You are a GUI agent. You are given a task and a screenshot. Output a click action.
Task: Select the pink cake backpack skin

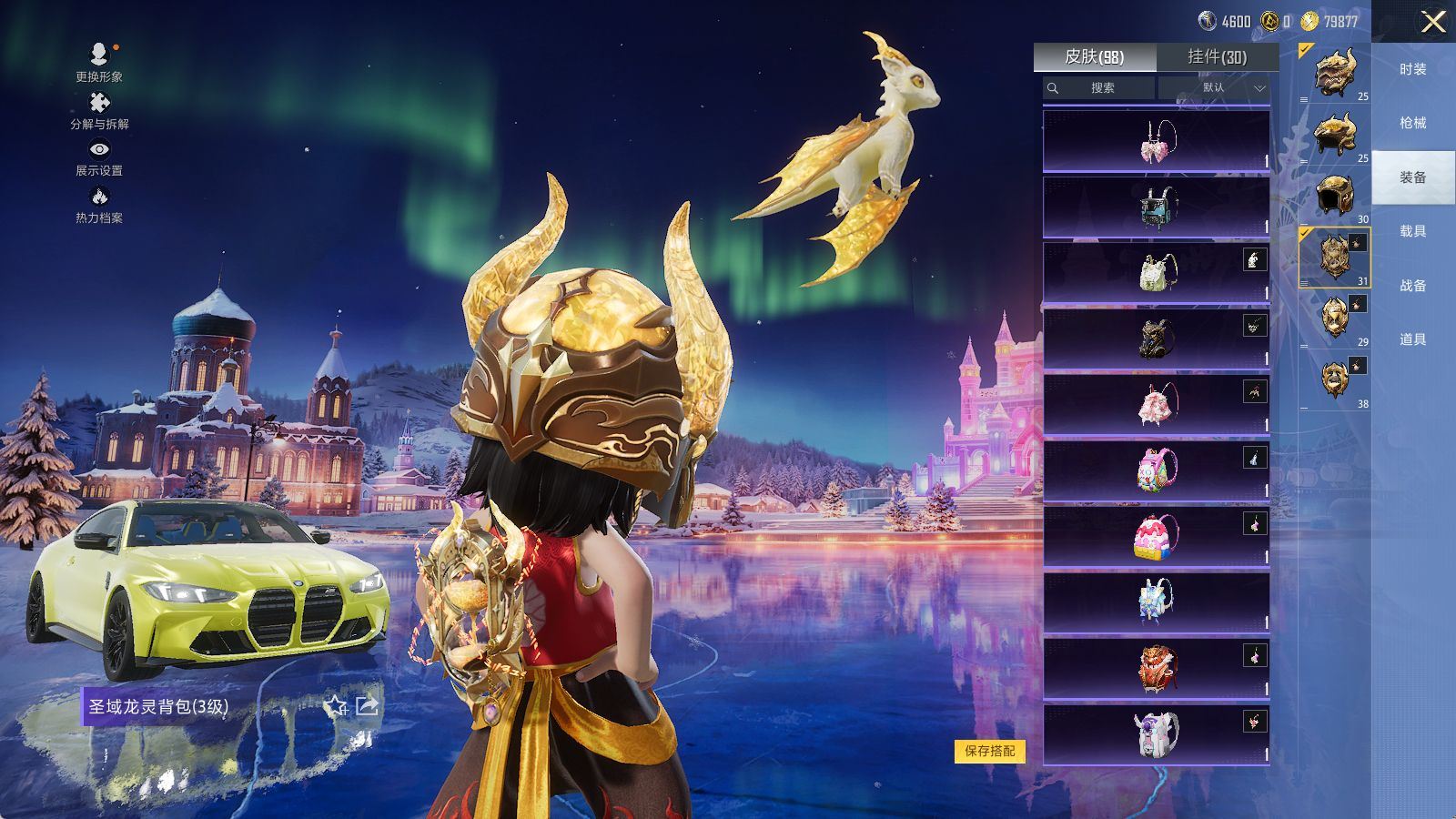[x=1156, y=536]
